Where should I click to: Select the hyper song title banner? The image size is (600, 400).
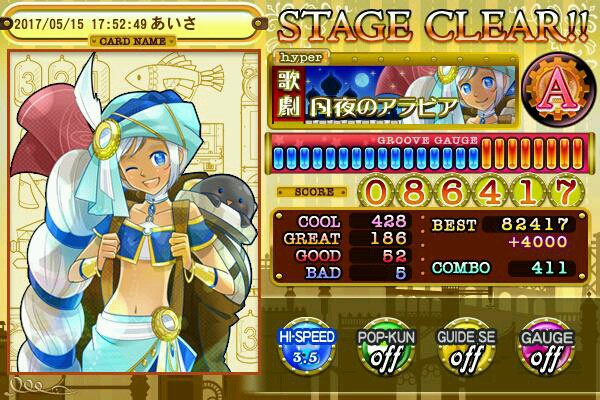click(380, 92)
